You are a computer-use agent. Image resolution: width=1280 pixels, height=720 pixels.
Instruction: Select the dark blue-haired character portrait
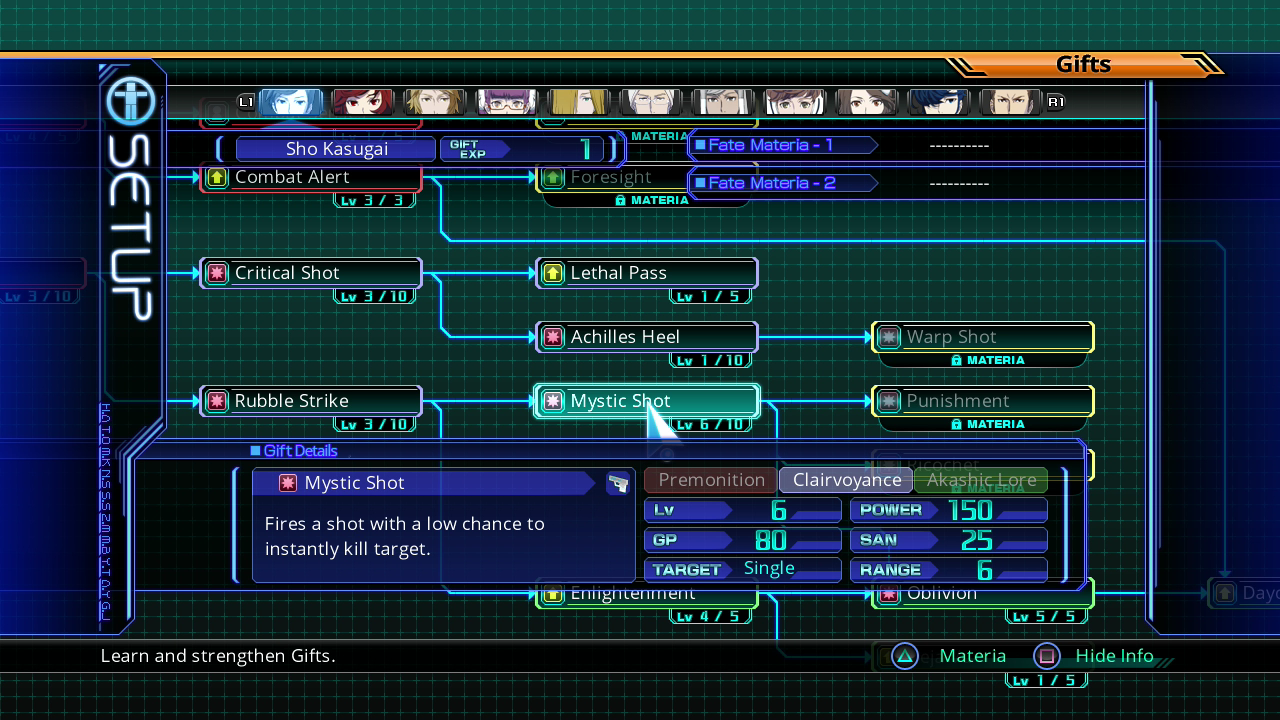coord(939,102)
